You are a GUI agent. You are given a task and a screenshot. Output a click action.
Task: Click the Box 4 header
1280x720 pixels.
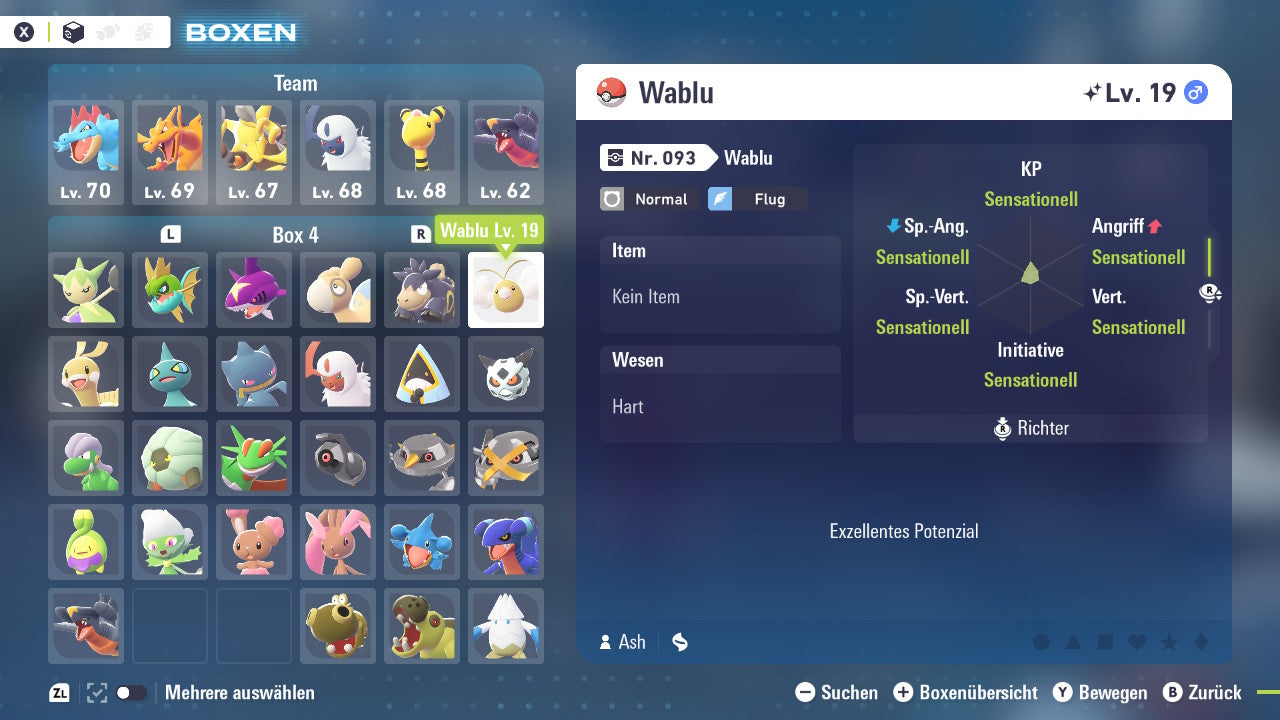point(295,234)
